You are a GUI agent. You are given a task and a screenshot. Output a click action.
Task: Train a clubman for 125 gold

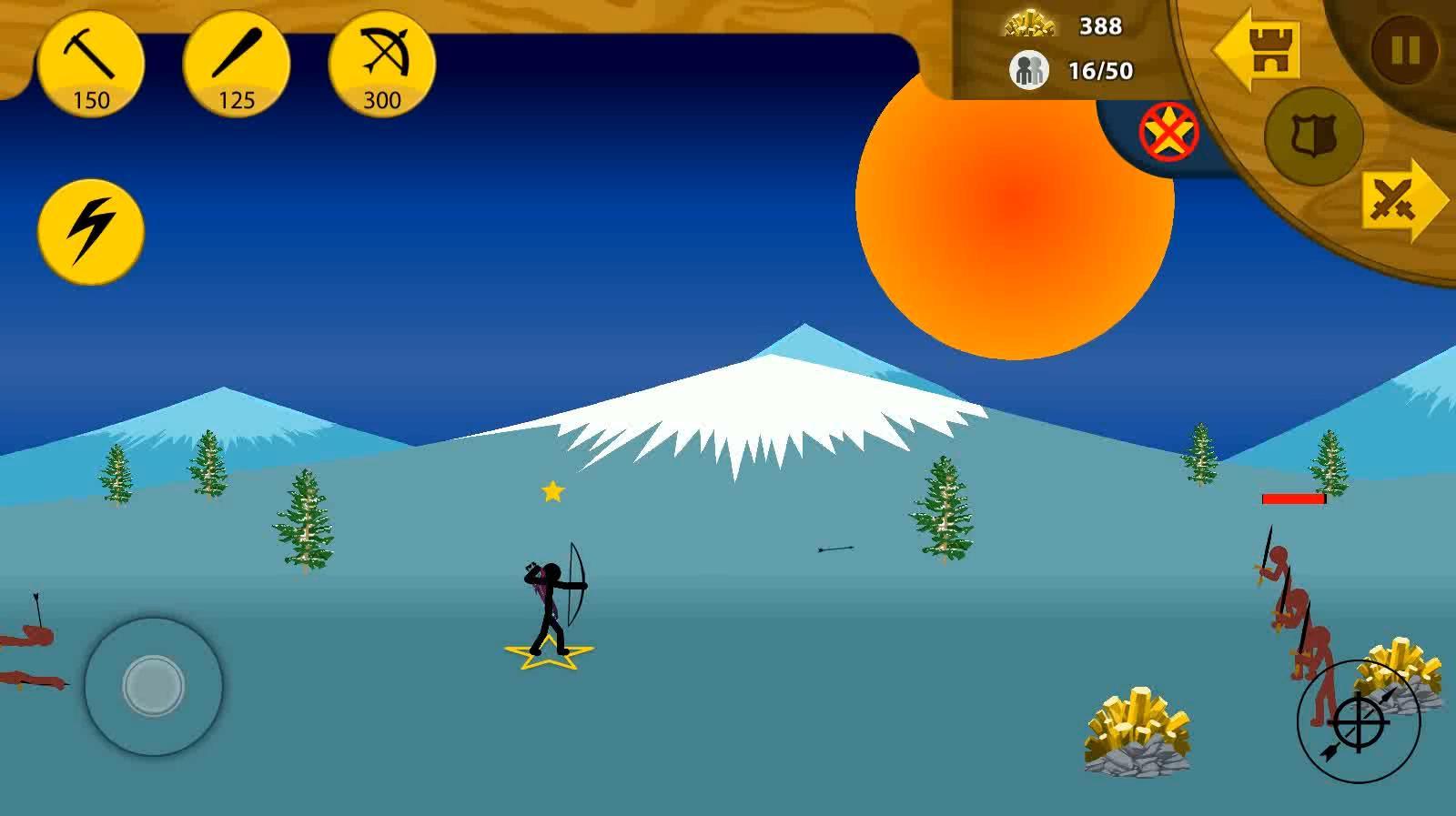coord(237,65)
